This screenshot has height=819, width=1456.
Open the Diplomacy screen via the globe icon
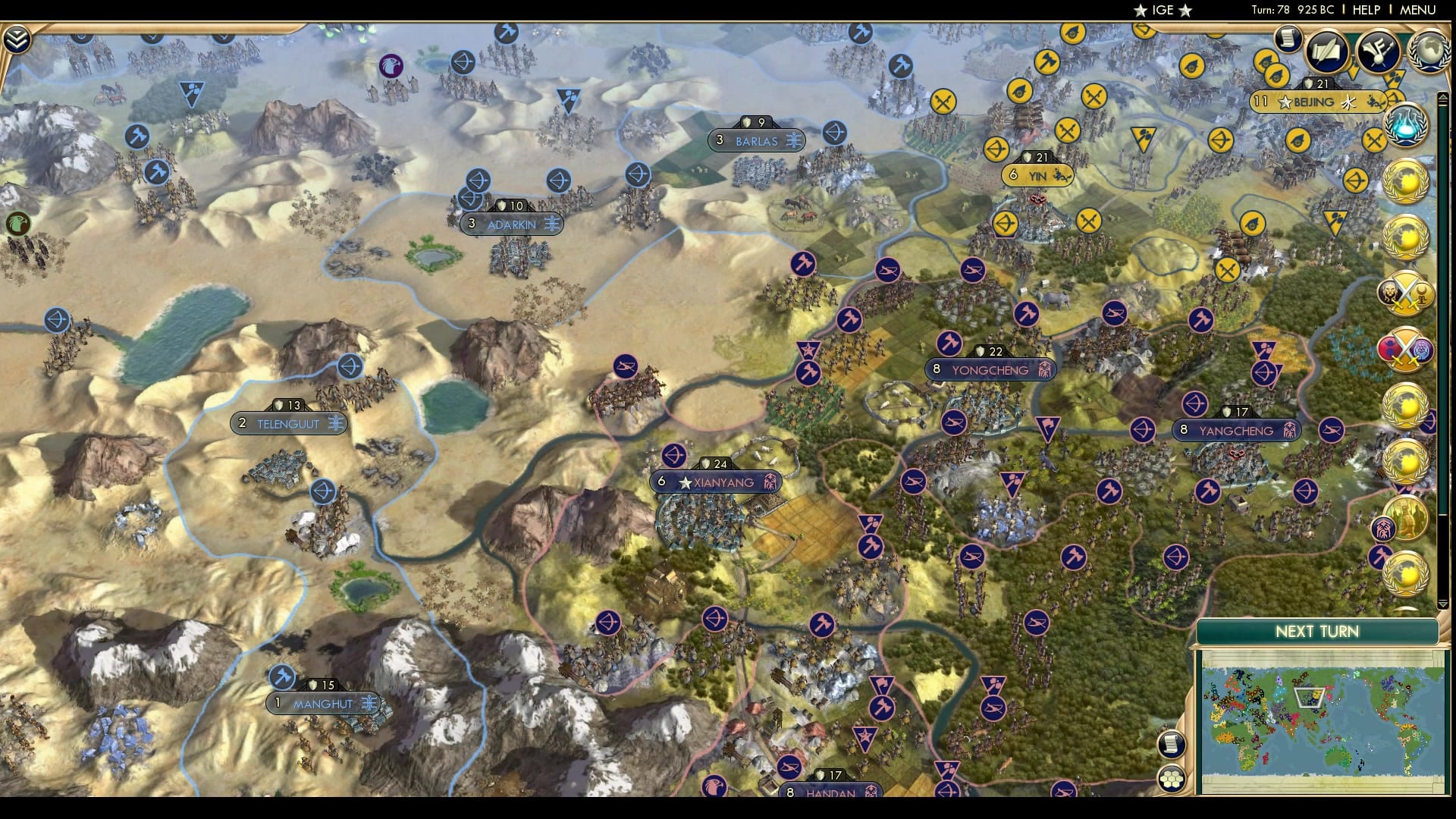point(1429,51)
